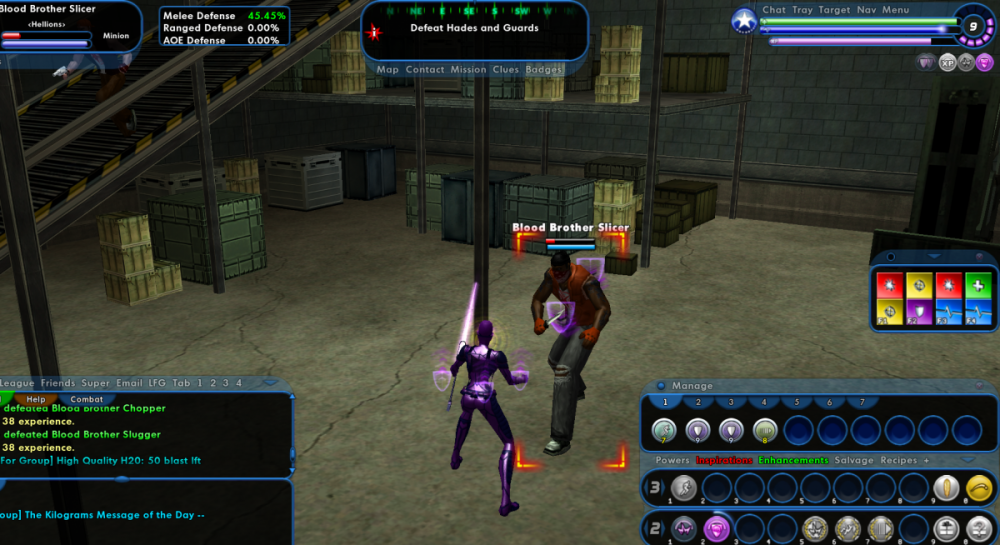Screen dimensions: 1000x545
Task: Open the Recipes inventory
Action: coord(897,460)
